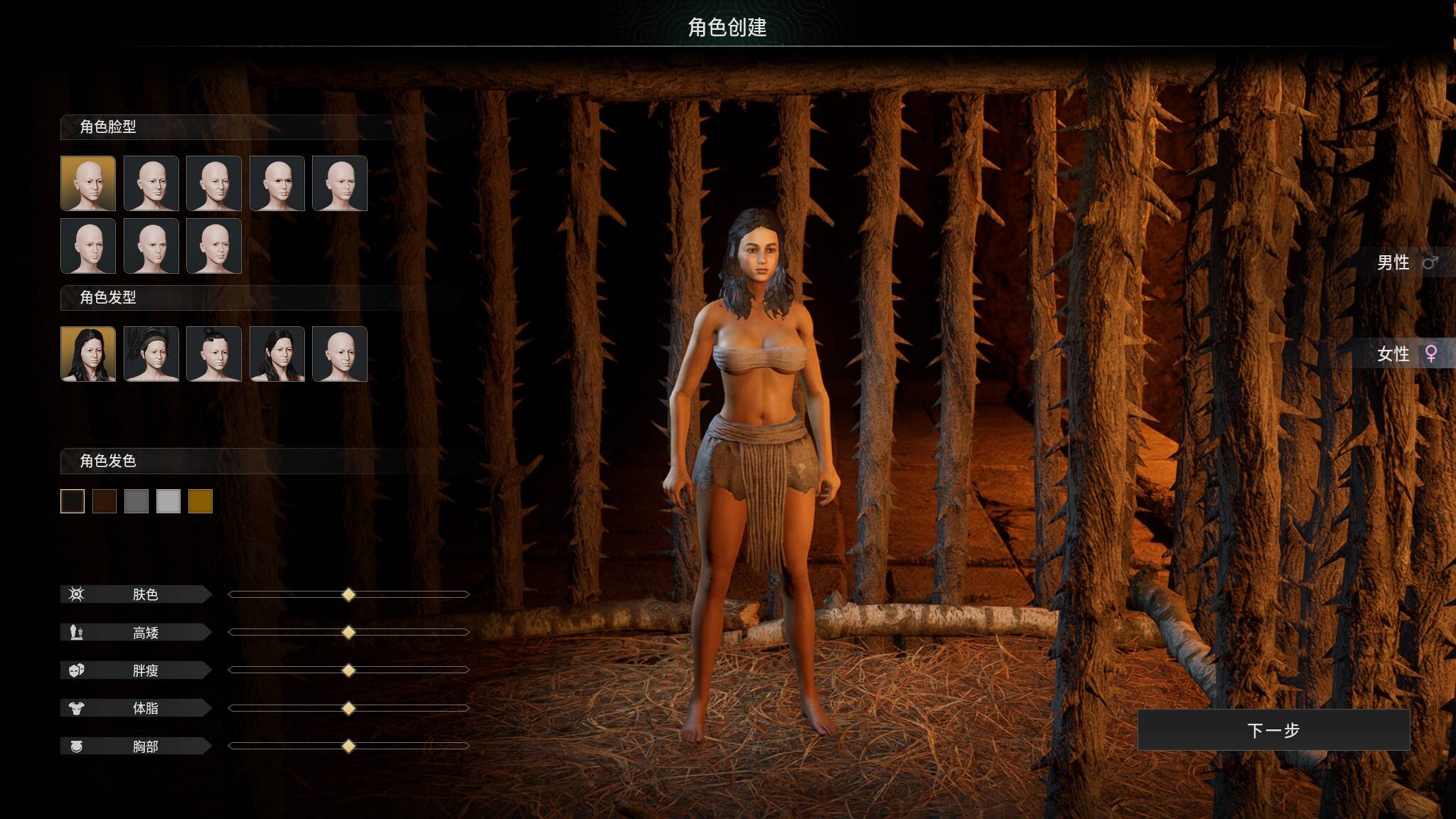Viewport: 1456px width, 819px height.
Task: Choose the top-knot bun hairstyle thumbnail
Action: pyautogui.click(x=214, y=354)
